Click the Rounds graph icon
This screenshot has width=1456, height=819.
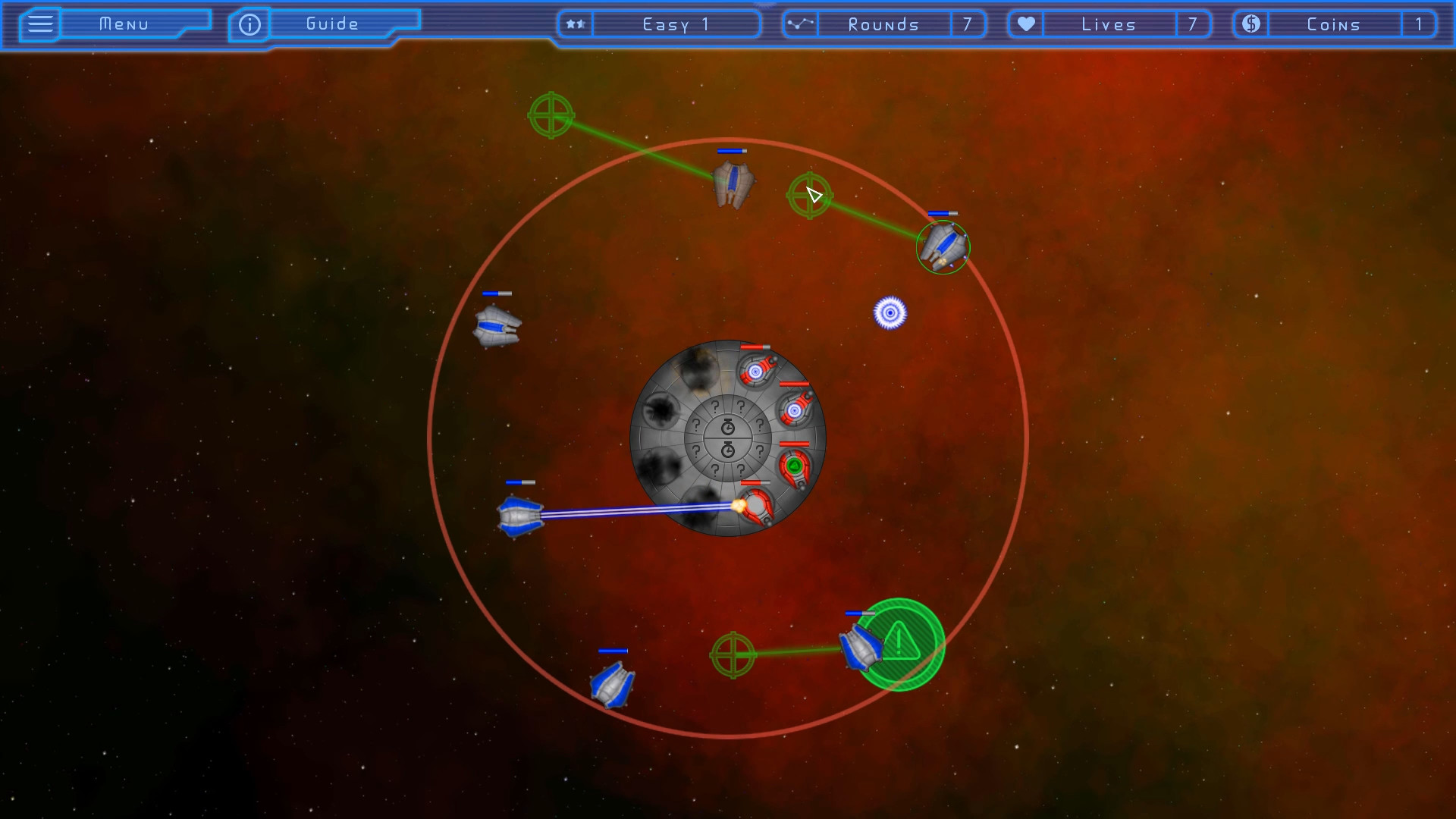(x=800, y=24)
